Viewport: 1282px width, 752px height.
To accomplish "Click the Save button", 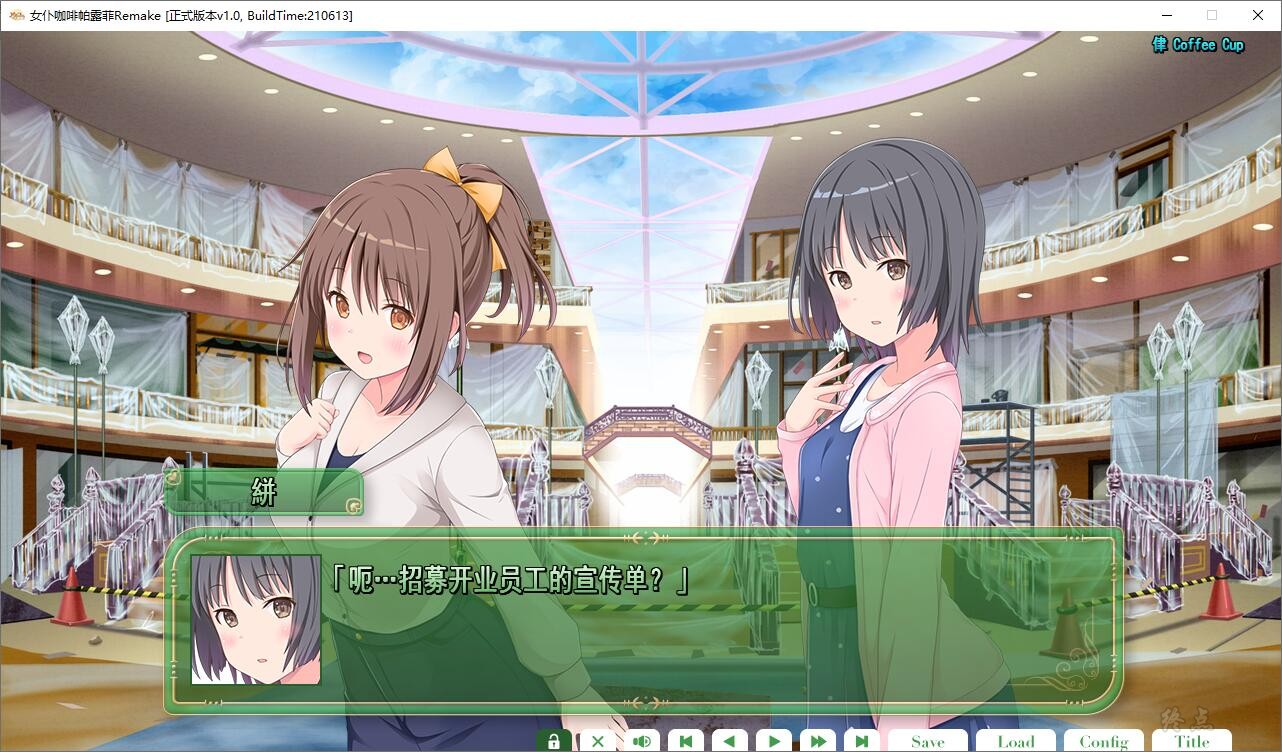I will [927, 741].
